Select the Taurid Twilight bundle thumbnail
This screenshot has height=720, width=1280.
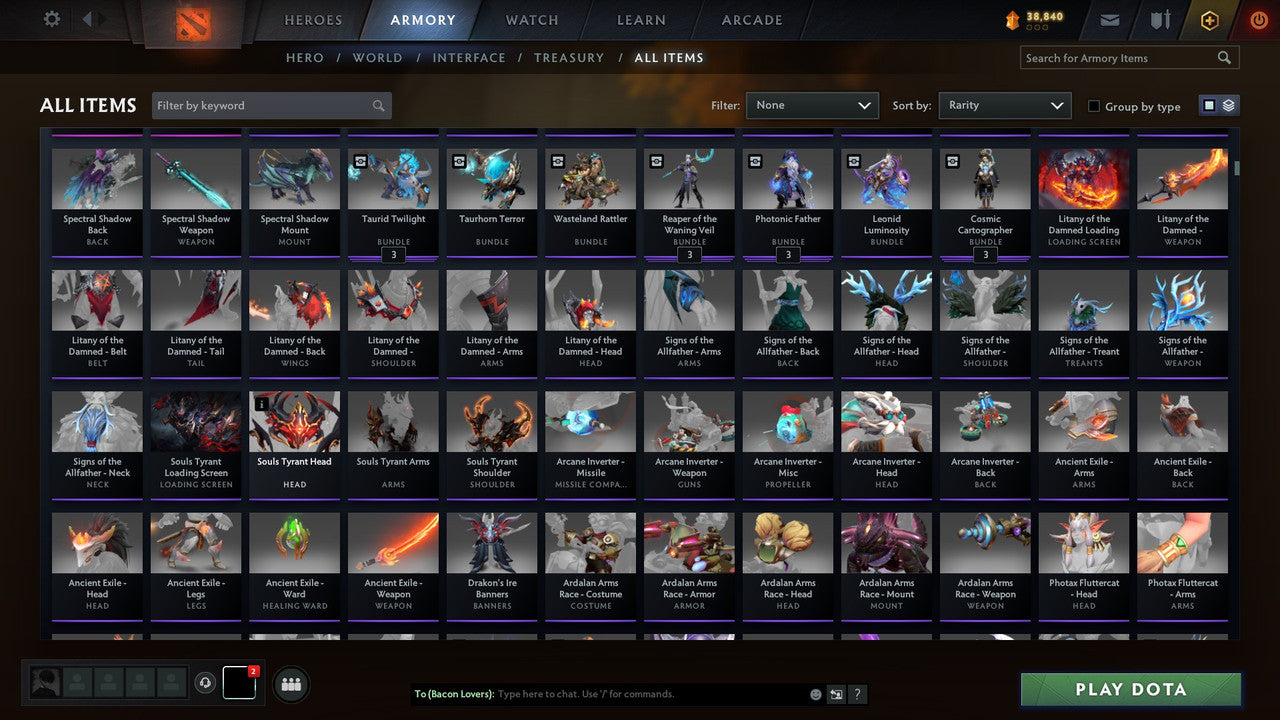click(393, 178)
